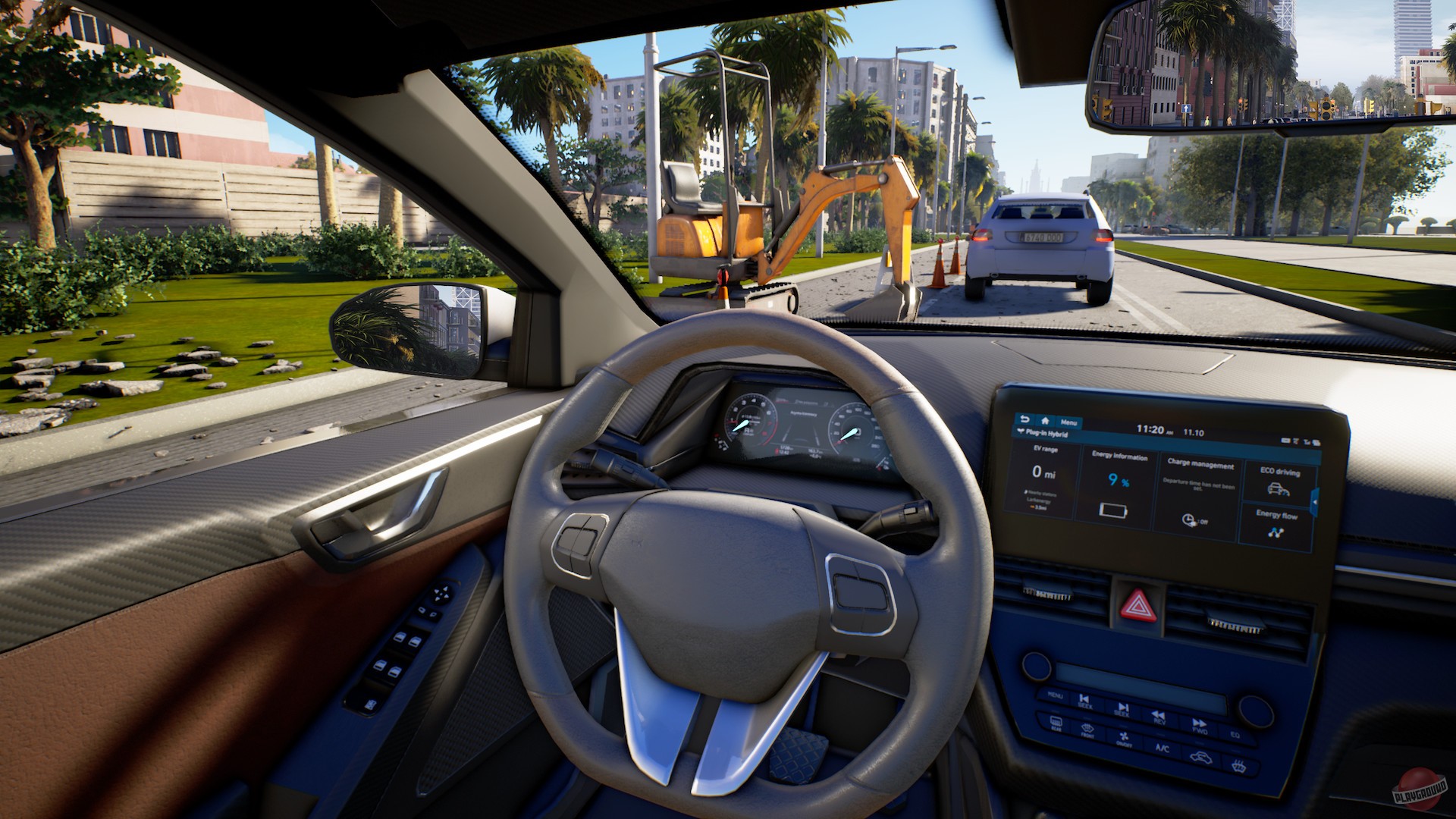Image resolution: width=1456 pixels, height=819 pixels.
Task: Select the air recirculation car icon
Action: [x=1200, y=758]
